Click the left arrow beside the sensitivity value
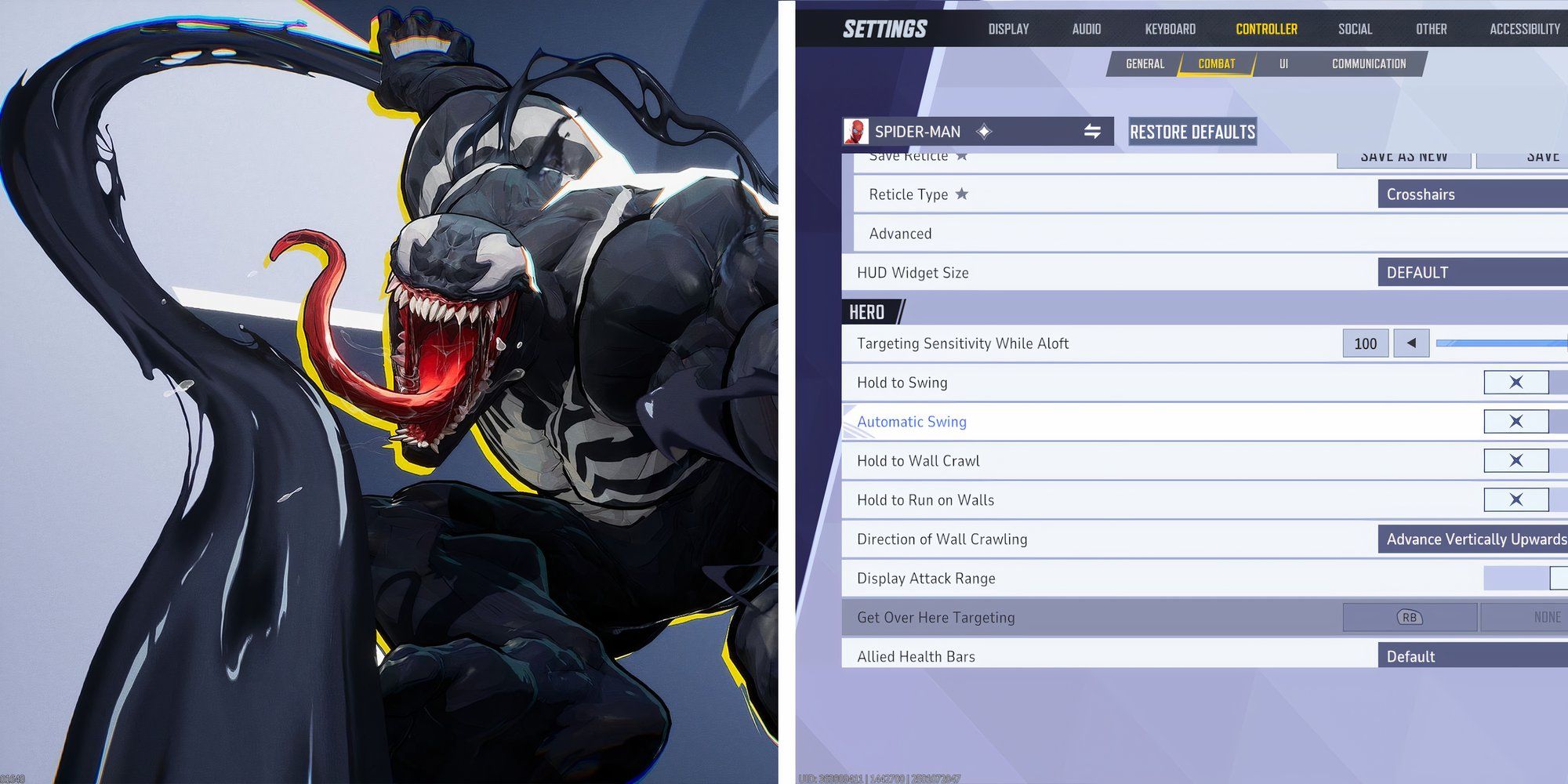This screenshot has height=784, width=1568. (1410, 343)
